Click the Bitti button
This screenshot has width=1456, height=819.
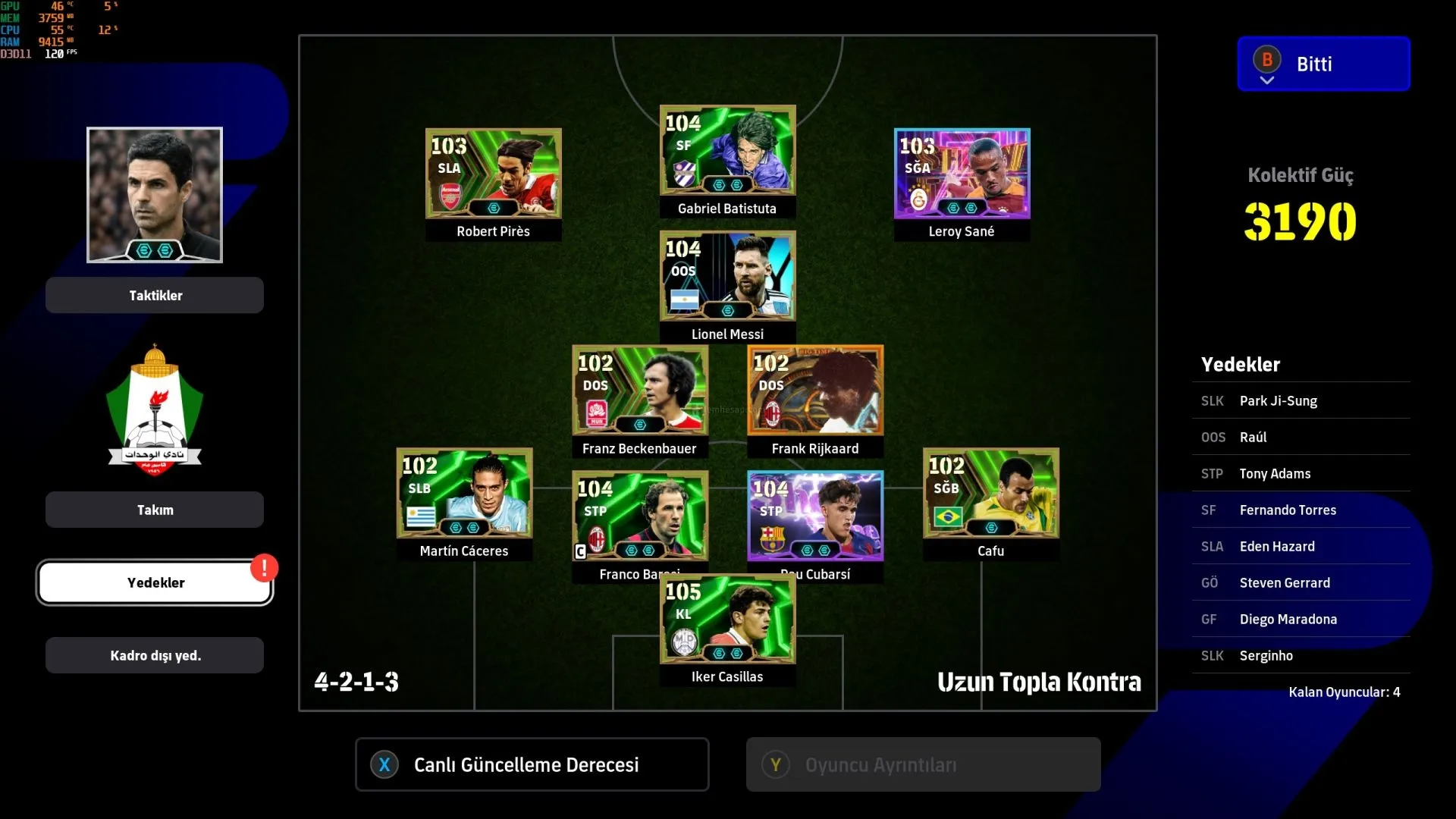pyautogui.click(x=1323, y=64)
